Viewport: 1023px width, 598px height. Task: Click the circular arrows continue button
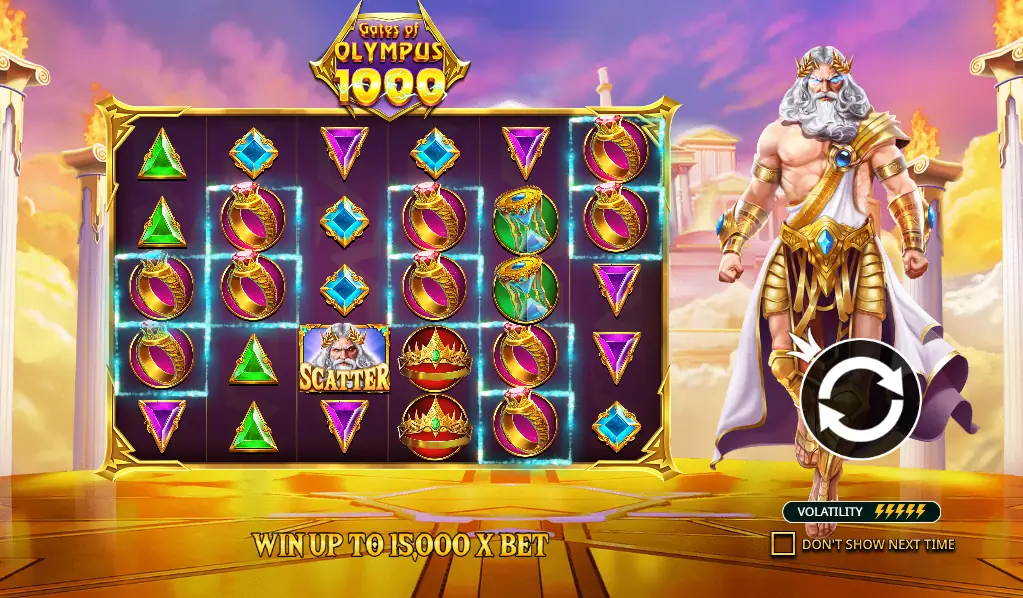pos(860,398)
